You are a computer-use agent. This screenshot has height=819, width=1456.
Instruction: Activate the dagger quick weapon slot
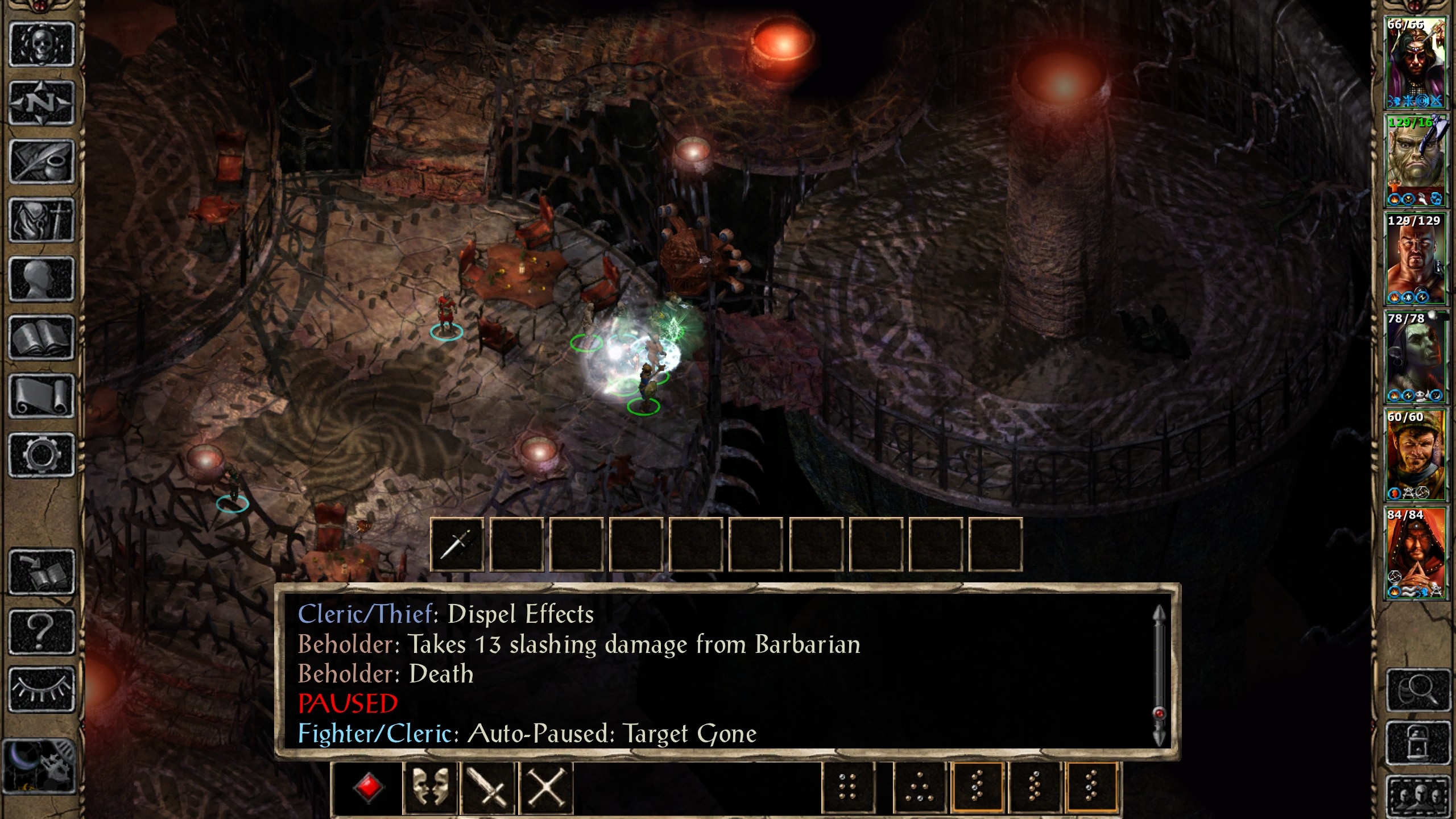(457, 544)
